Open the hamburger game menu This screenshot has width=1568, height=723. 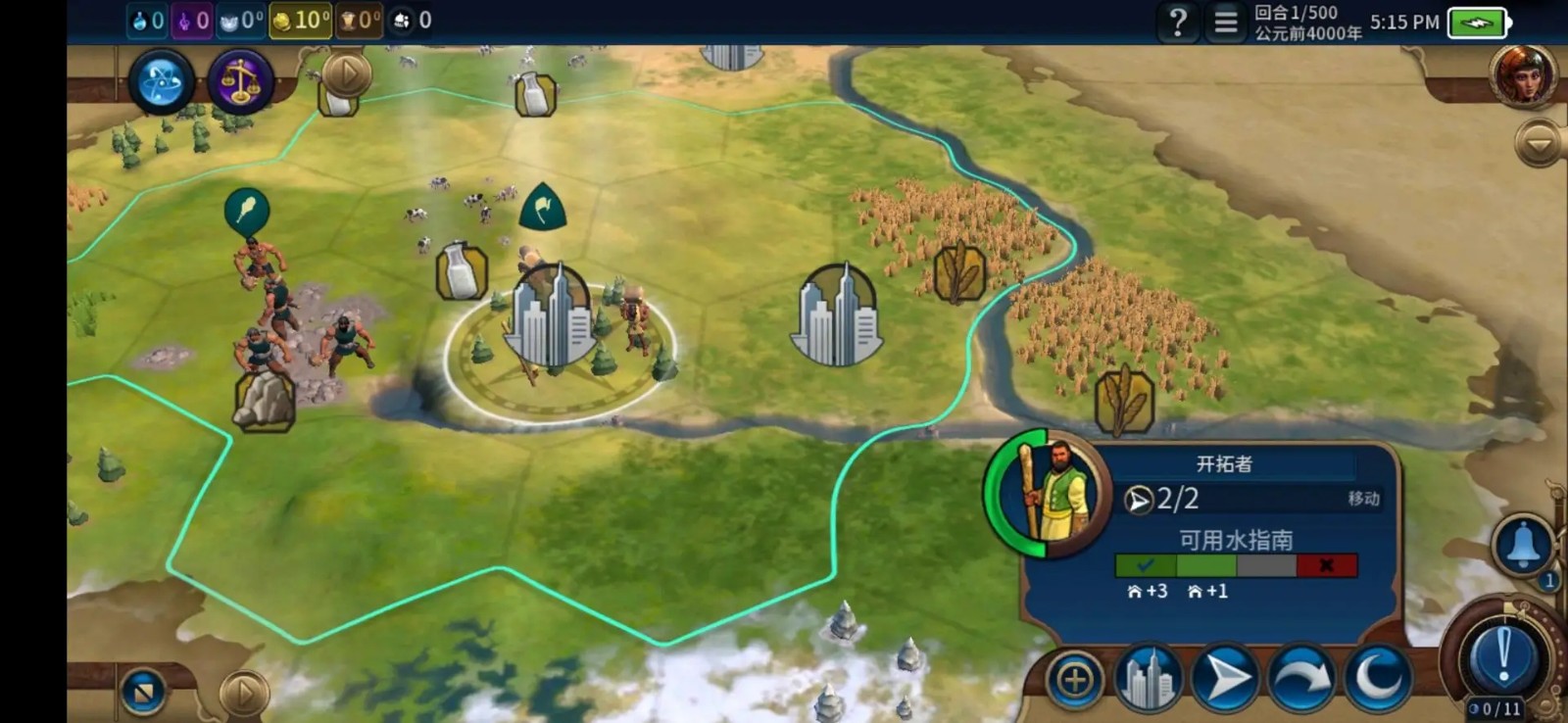(x=1225, y=22)
